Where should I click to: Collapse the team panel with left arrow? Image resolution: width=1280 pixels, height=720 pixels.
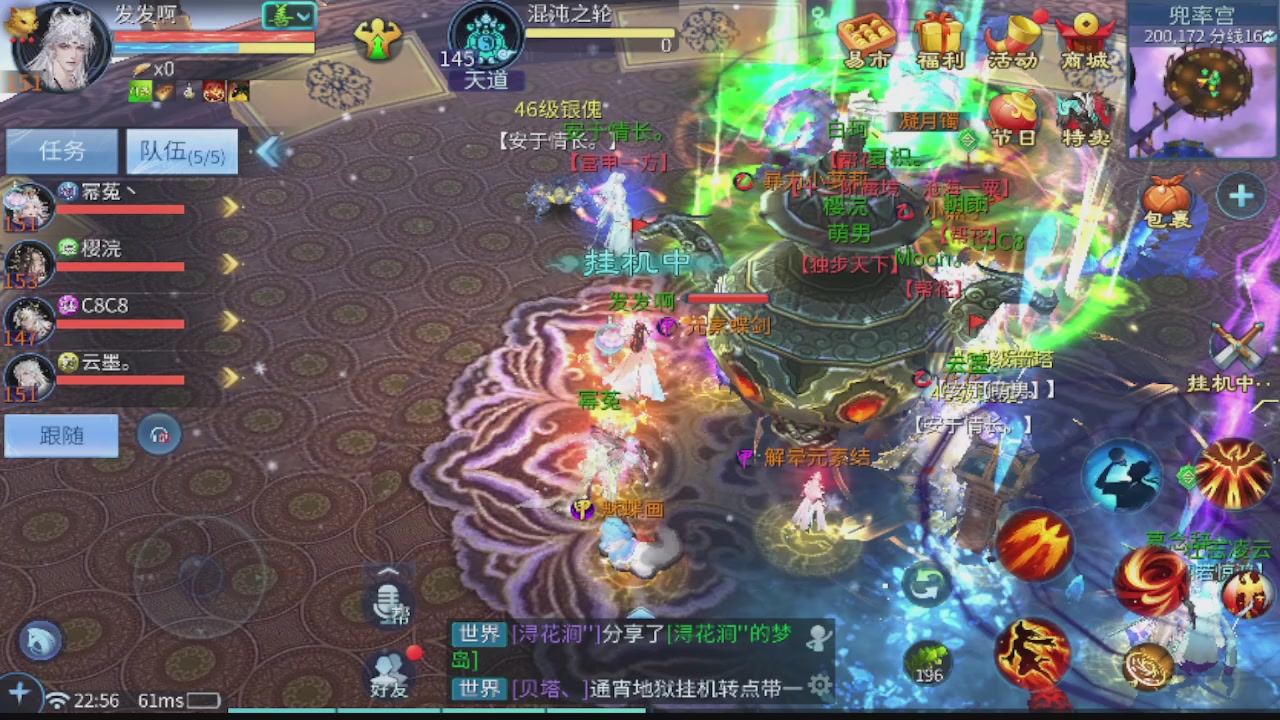(268, 150)
